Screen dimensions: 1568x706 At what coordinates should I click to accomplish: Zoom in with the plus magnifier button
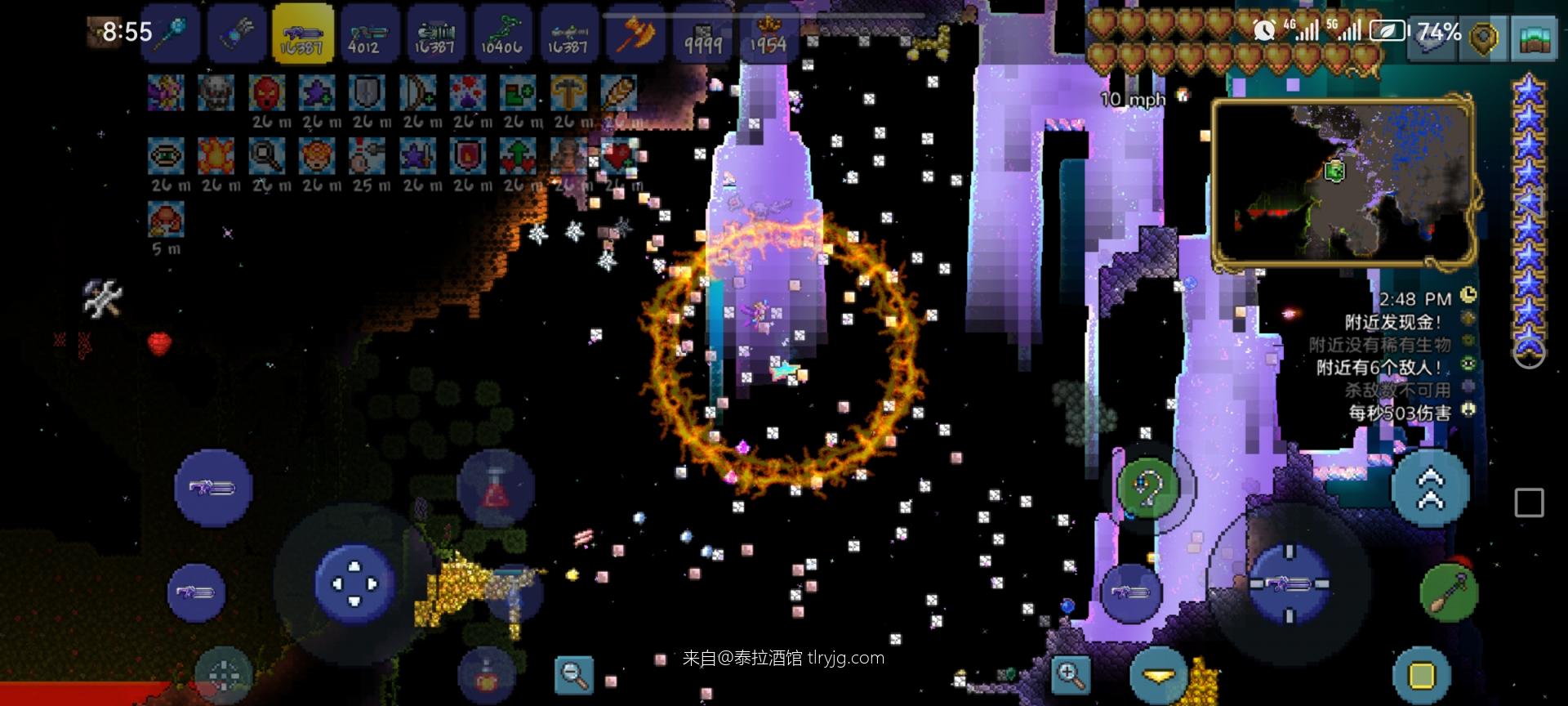click(x=1071, y=674)
